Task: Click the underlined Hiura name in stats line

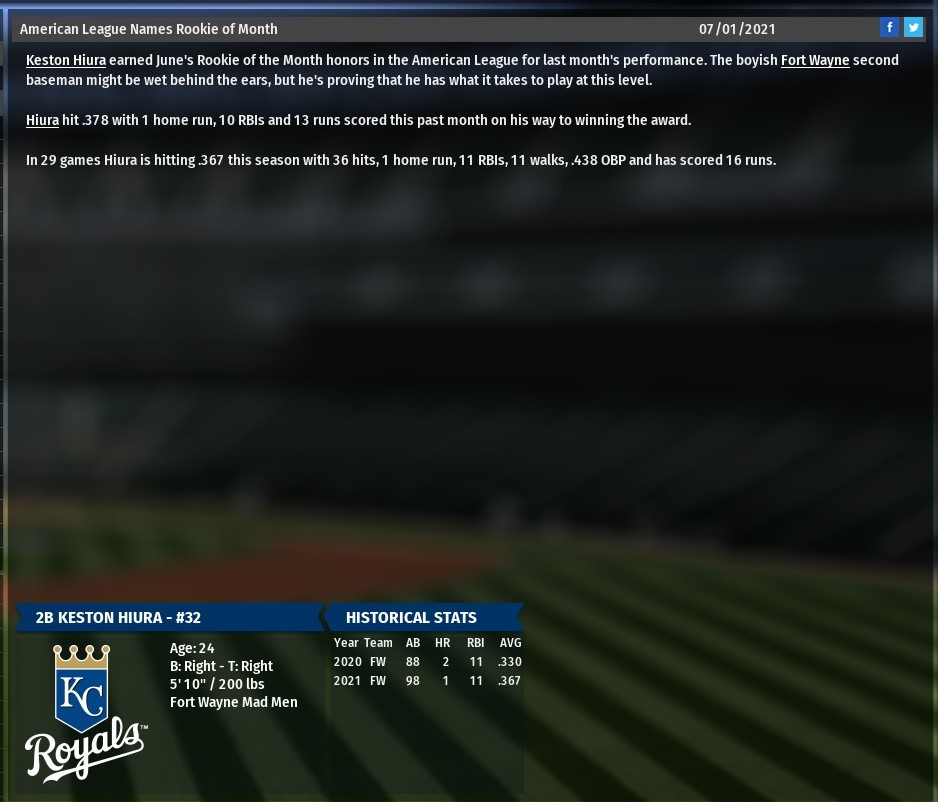Action: tap(42, 120)
